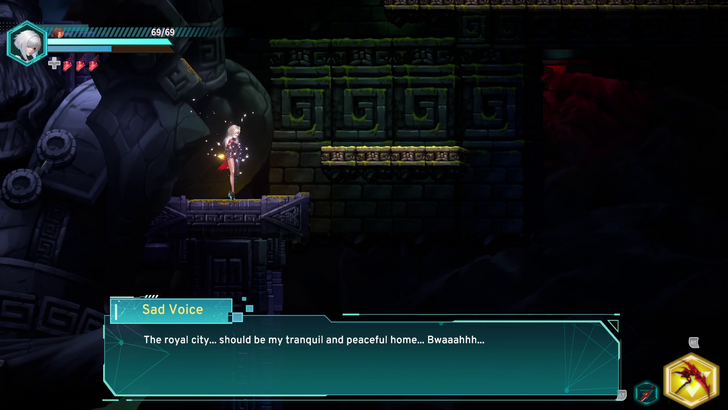The height and width of the screenshot is (410, 728).
Task: Use the red healing potion charge
Action: 68,65
